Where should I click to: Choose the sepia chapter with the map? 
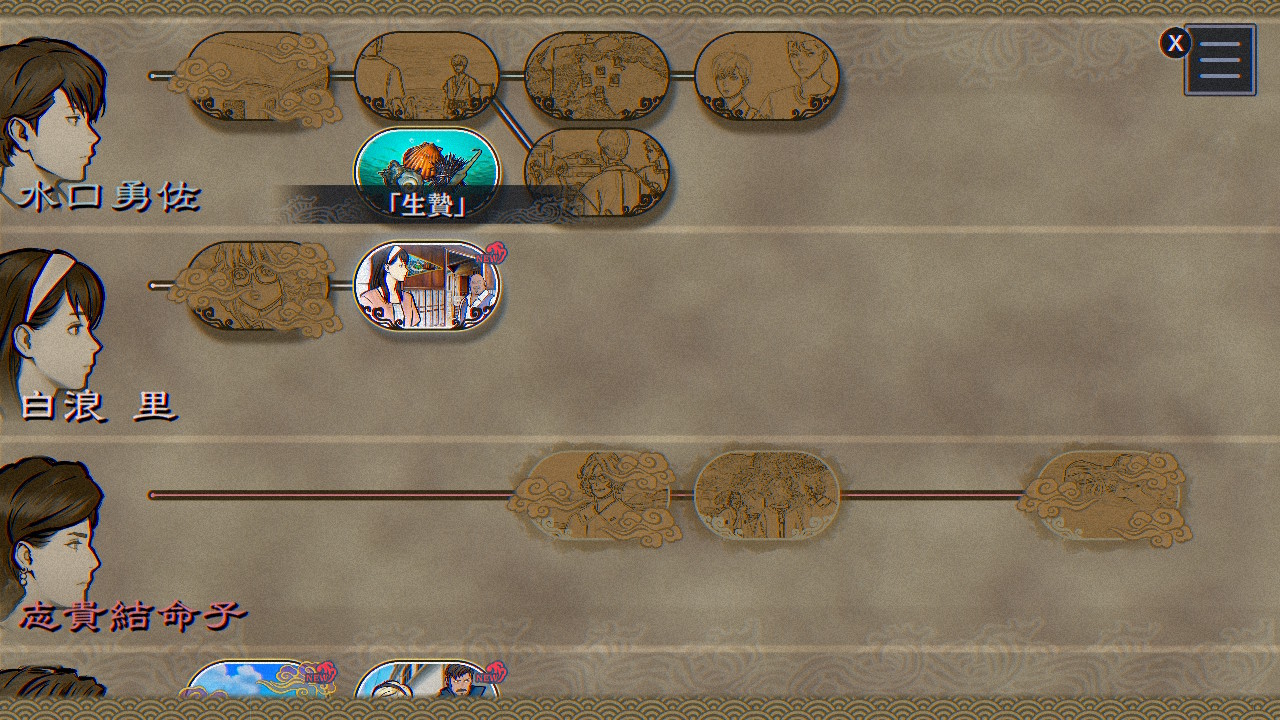pos(597,76)
